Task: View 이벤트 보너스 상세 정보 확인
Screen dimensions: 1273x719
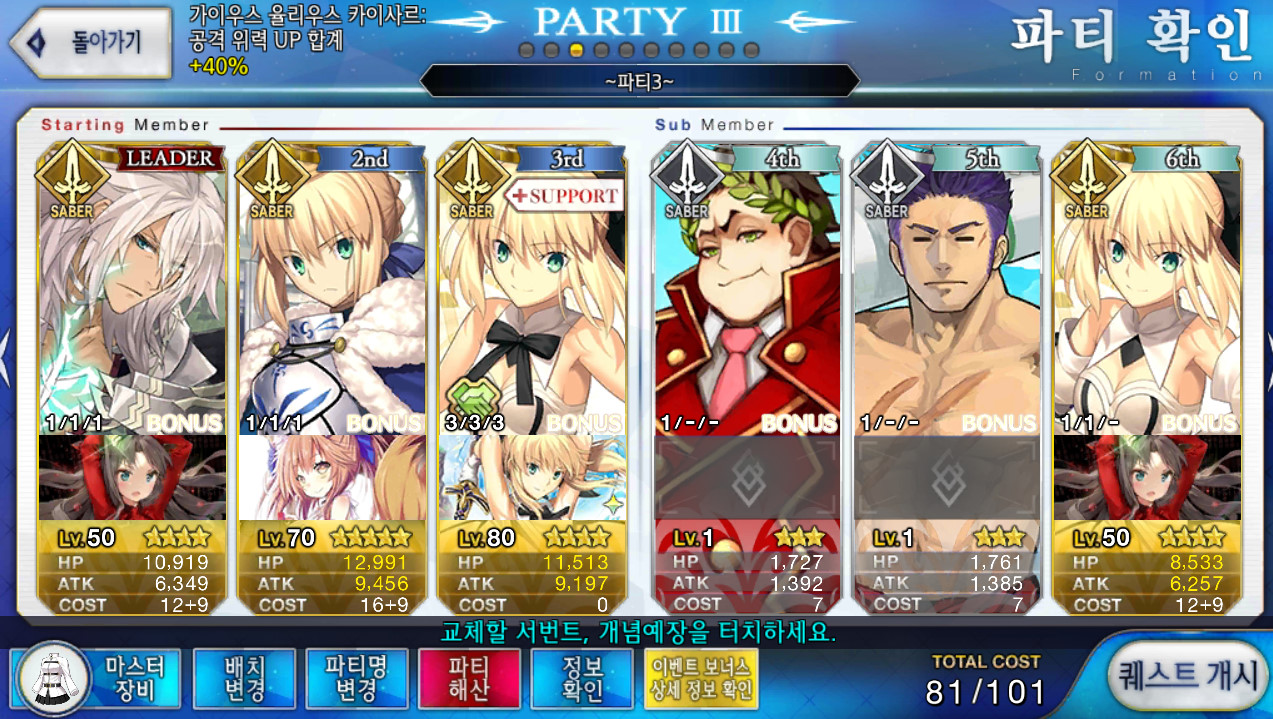Action: point(702,678)
